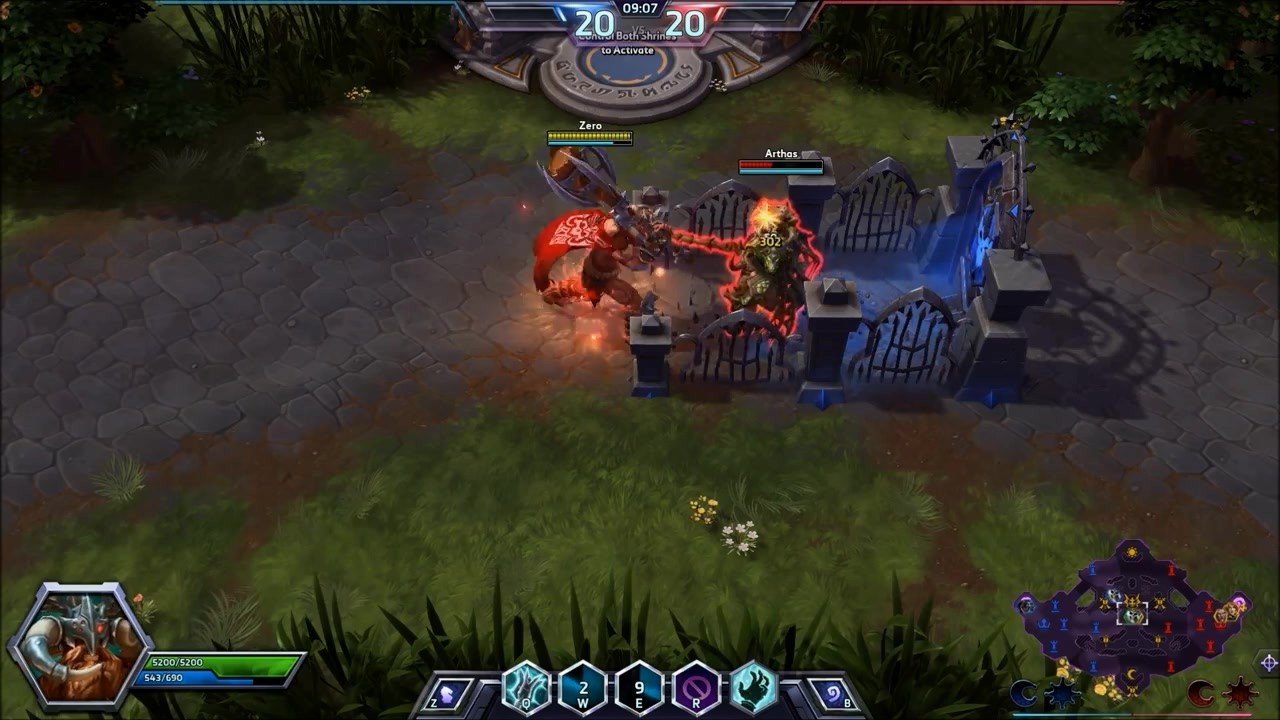
Task: Toggle the minimap crosshair ping button
Action: click(x=1268, y=663)
